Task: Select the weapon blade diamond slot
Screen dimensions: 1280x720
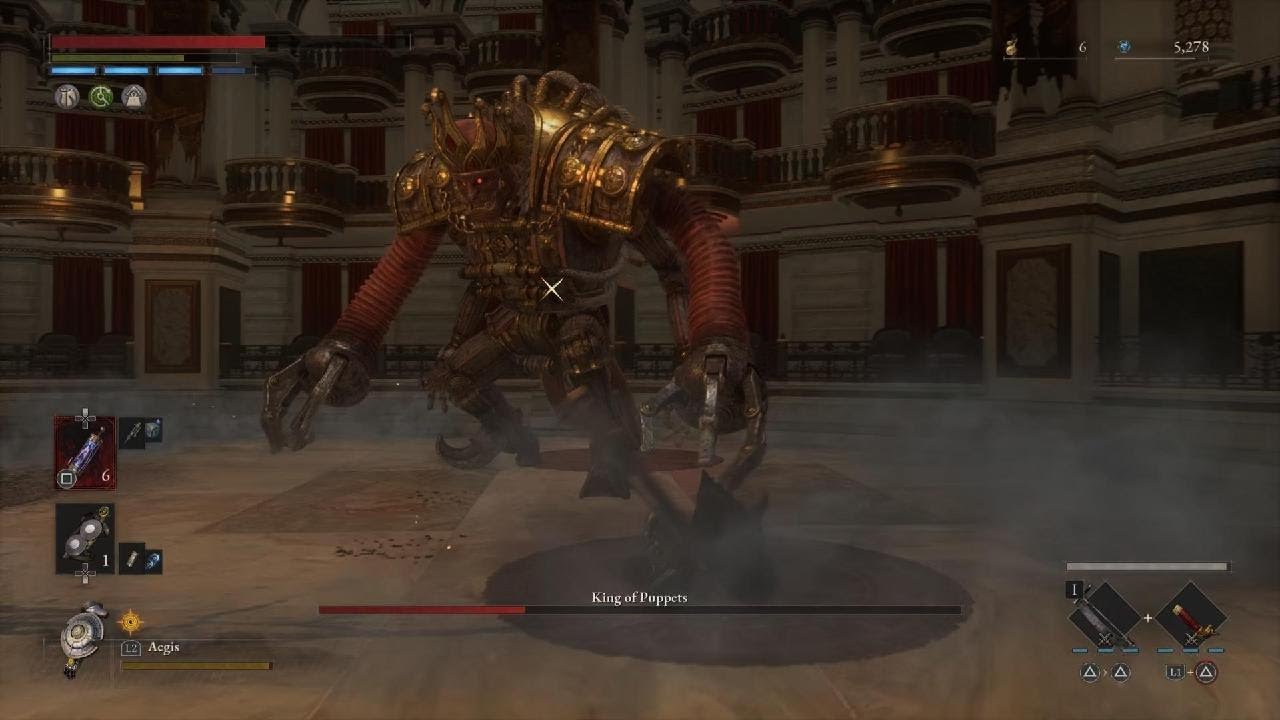Action: point(1104,616)
